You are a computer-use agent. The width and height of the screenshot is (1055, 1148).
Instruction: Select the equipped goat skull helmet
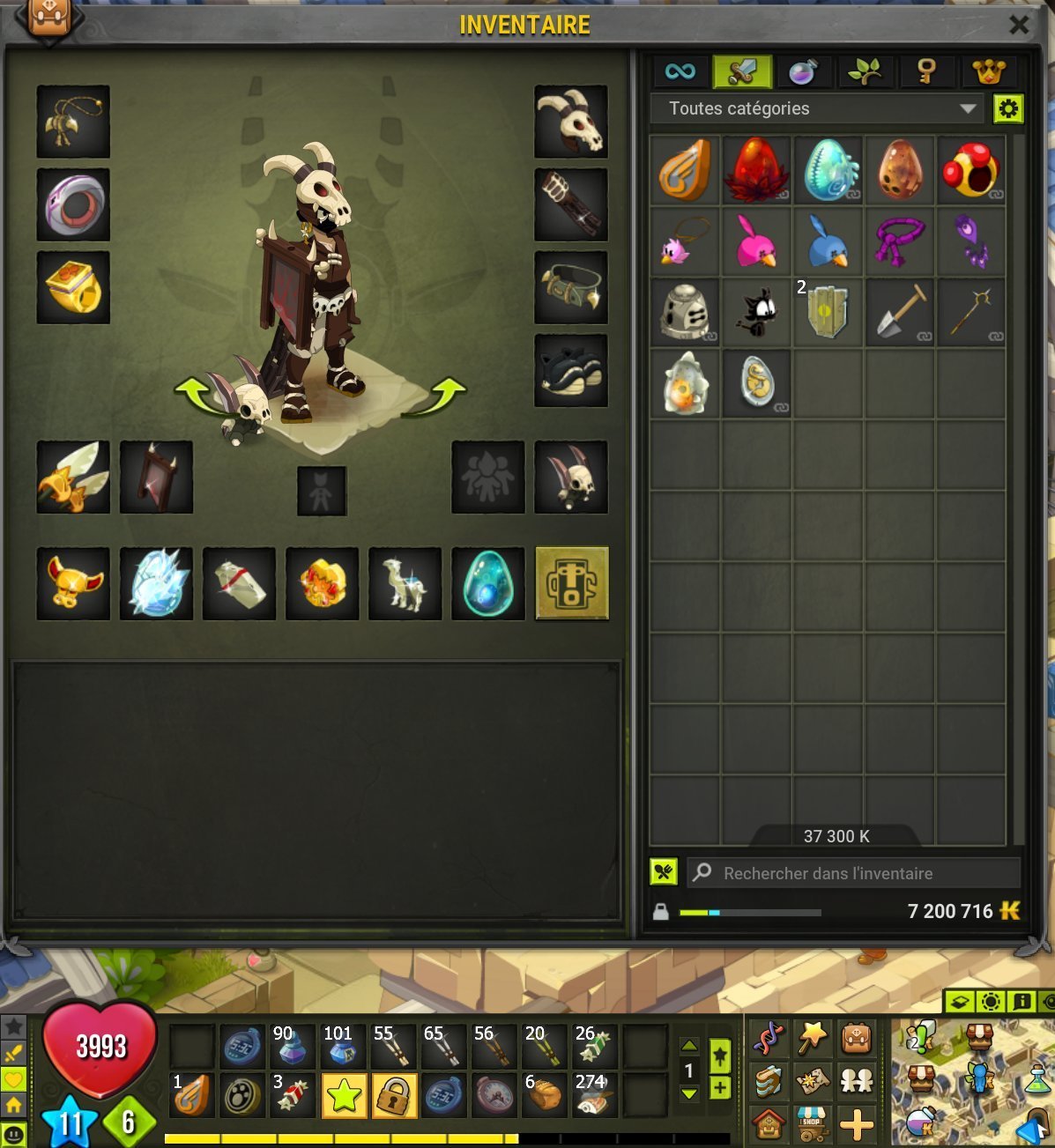571,121
